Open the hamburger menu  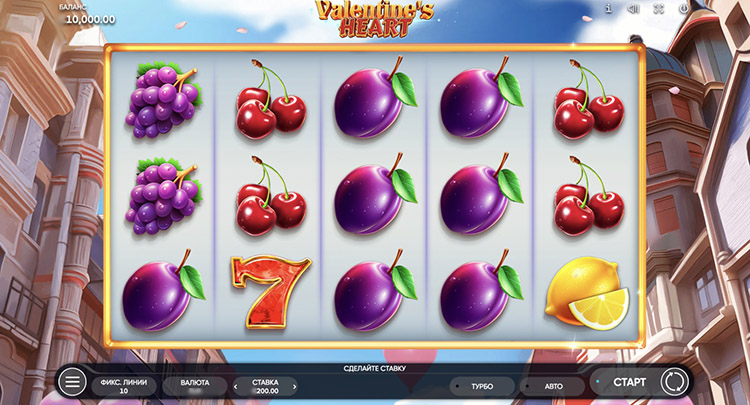pyautogui.click(x=72, y=382)
